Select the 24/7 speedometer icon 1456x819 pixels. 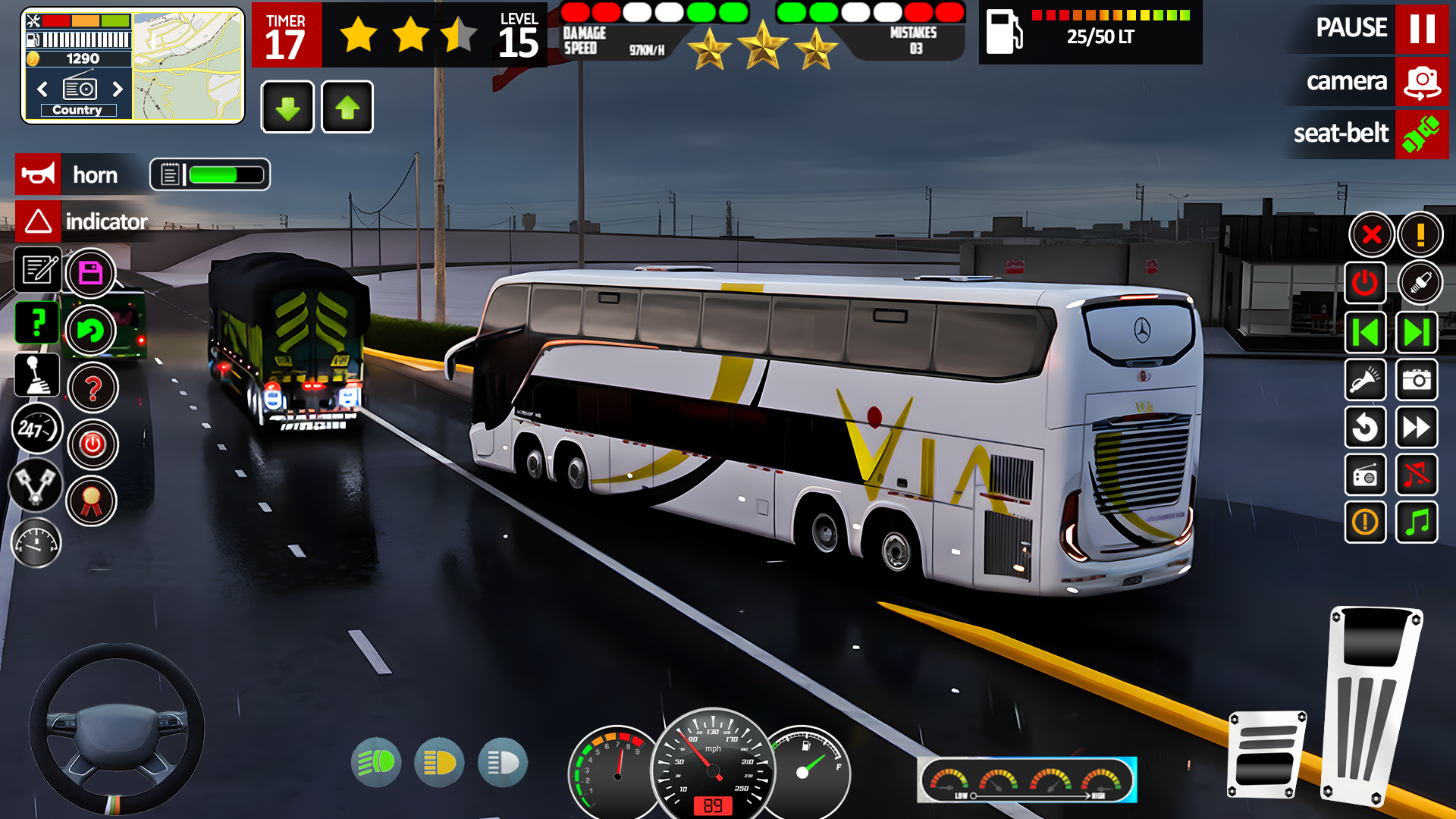tap(36, 428)
